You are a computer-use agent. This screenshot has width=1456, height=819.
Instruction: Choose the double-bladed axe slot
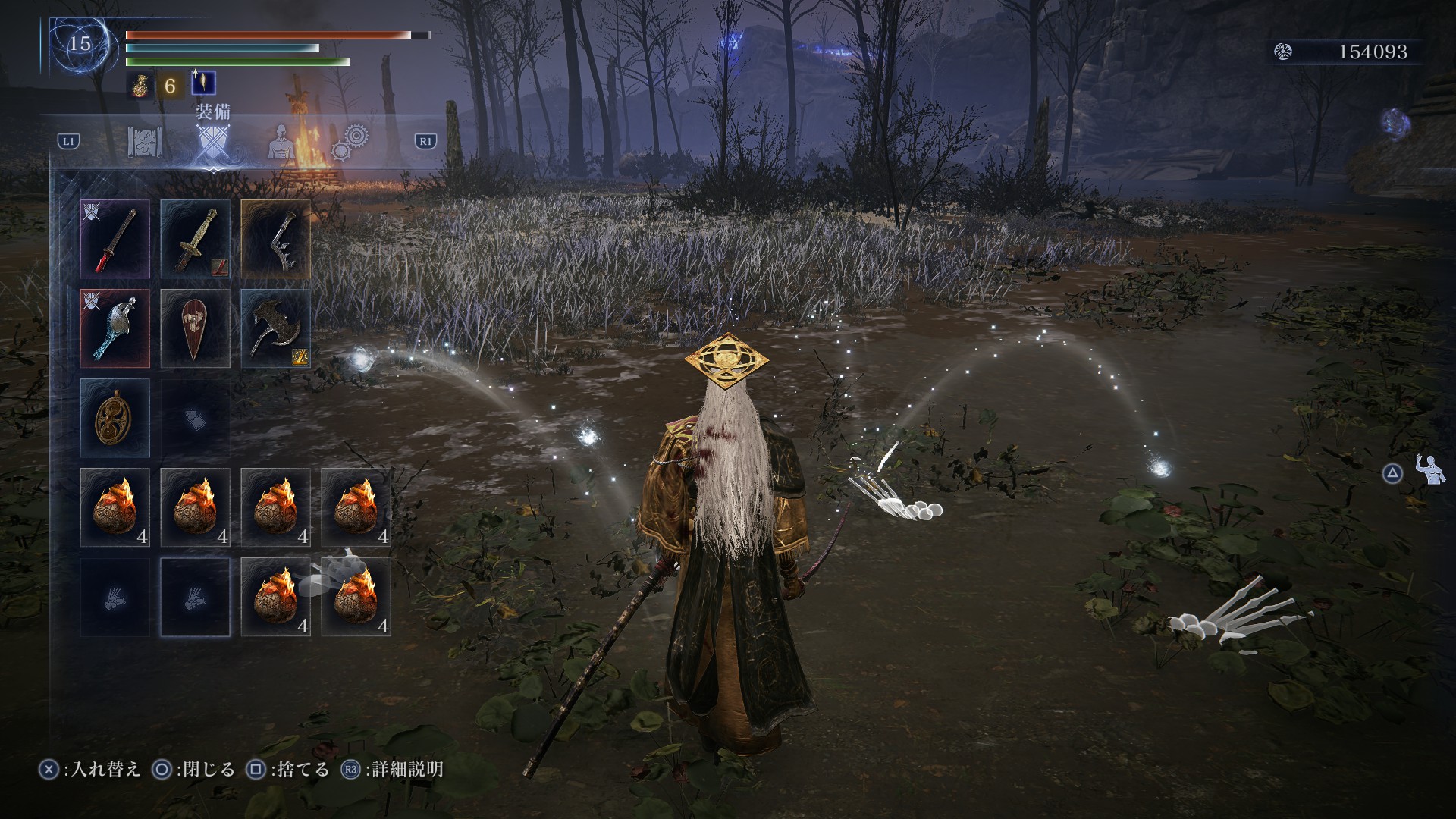click(x=275, y=328)
